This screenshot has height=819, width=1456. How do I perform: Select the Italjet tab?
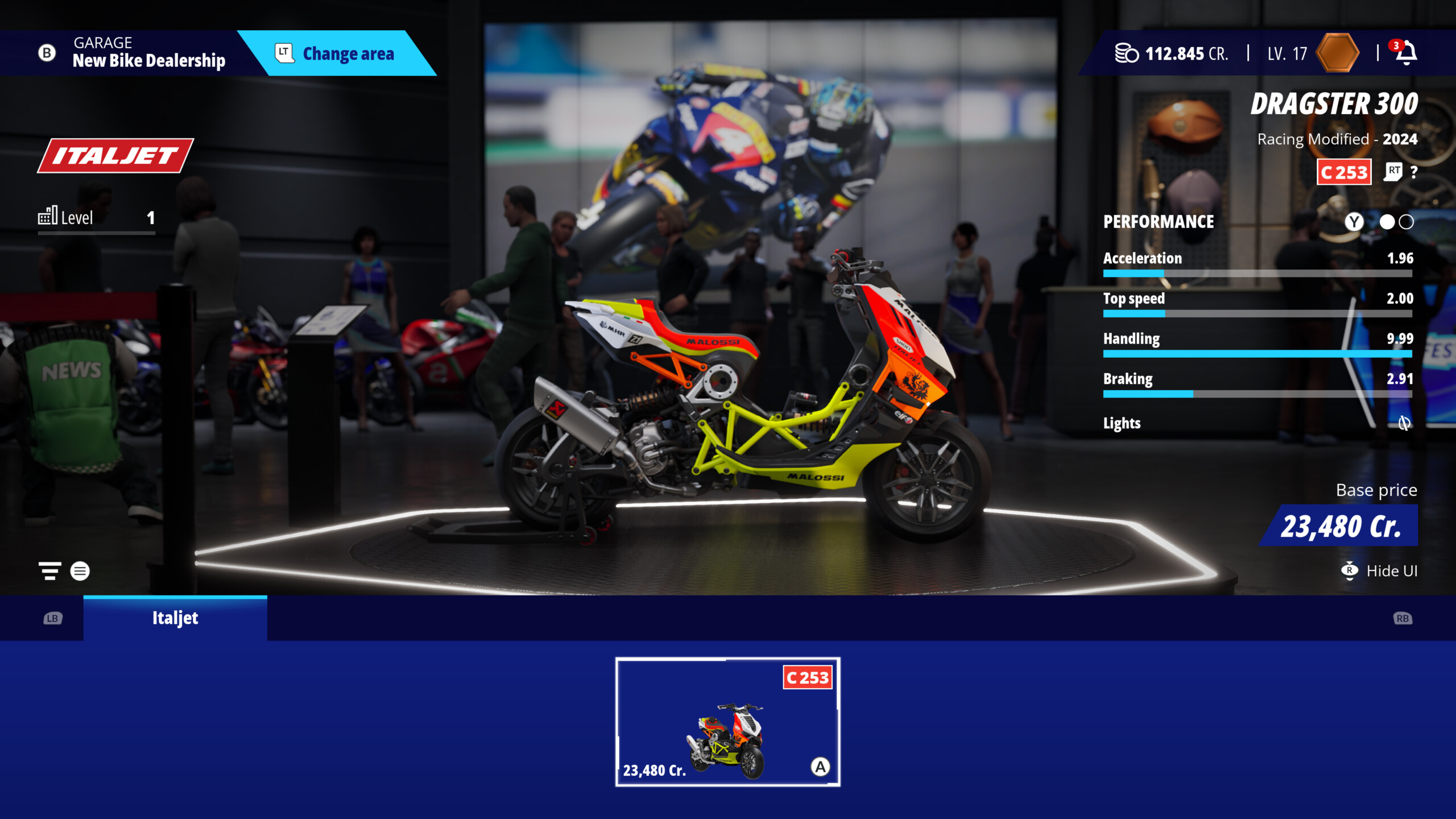point(175,618)
